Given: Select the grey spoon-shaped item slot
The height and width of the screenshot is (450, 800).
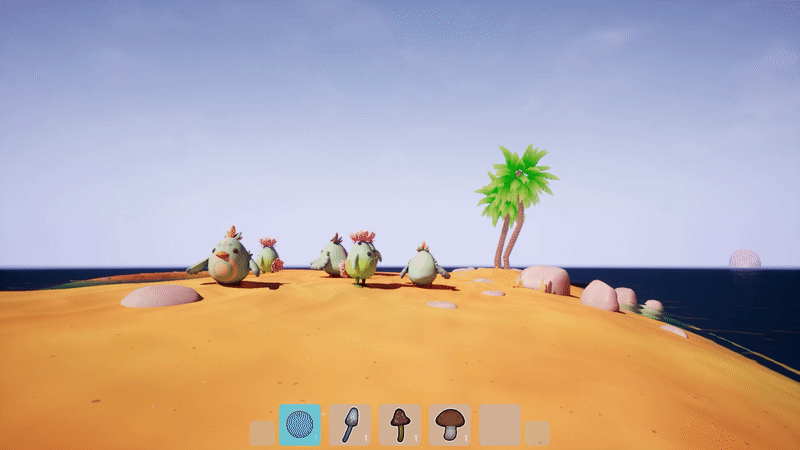Looking at the screenshot, I should click(350, 424).
